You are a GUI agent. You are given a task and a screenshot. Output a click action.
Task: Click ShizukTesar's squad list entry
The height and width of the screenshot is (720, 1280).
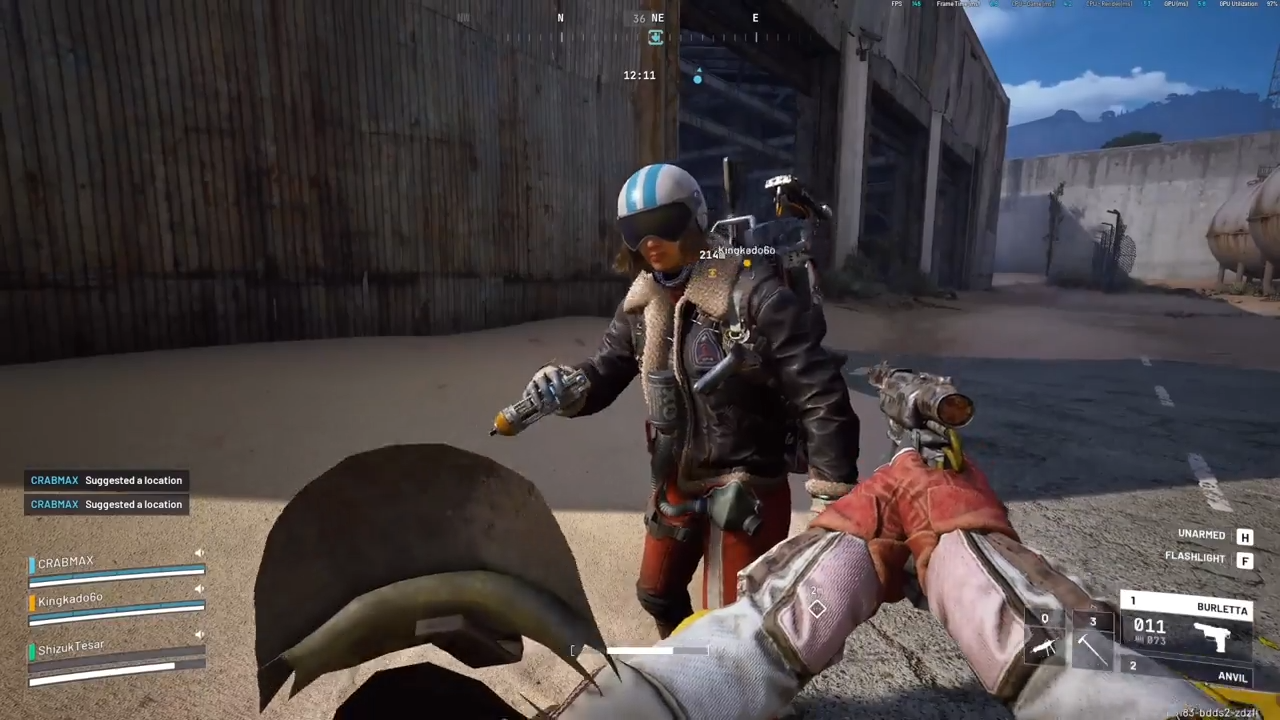tap(71, 648)
